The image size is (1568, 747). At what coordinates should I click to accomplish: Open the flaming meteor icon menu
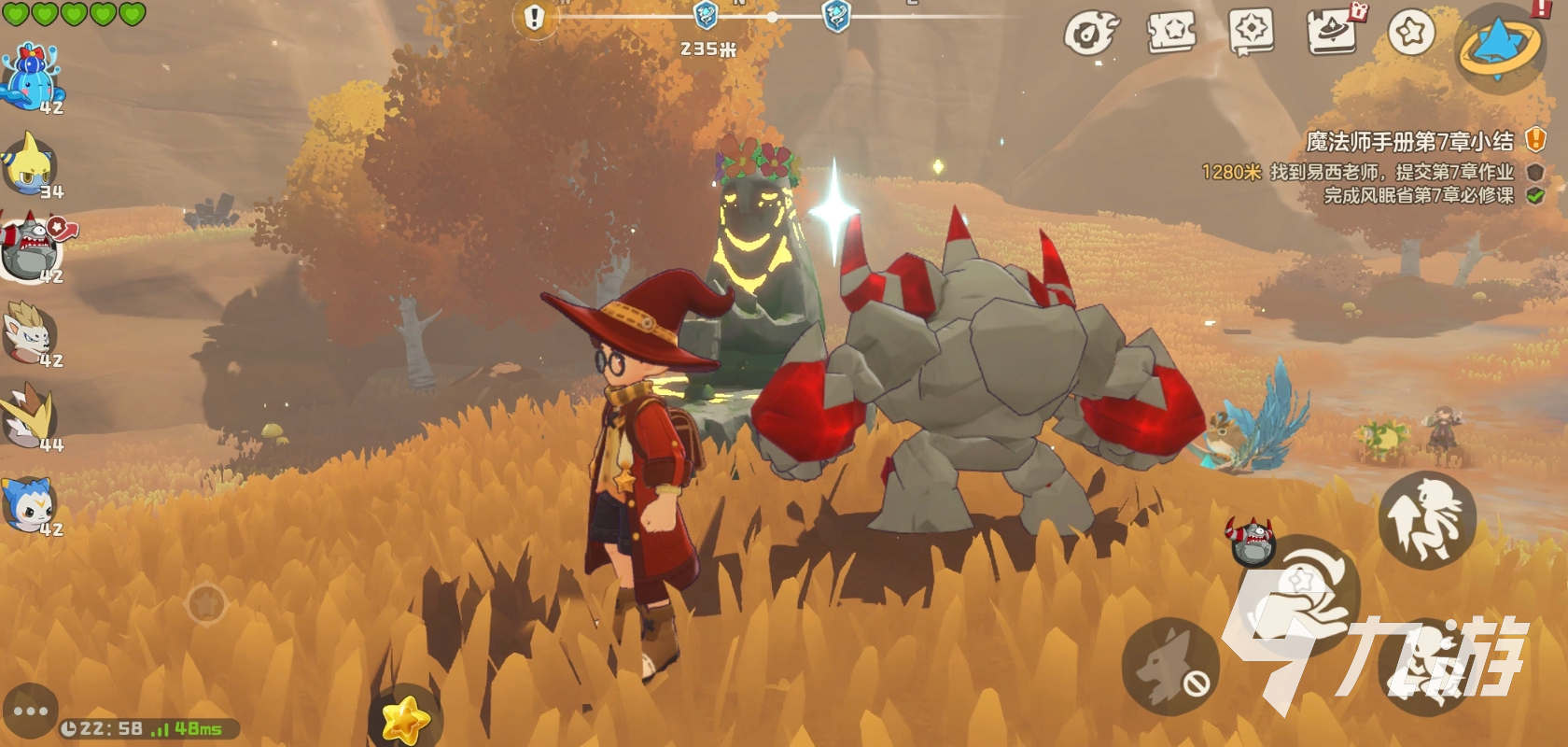[1091, 35]
